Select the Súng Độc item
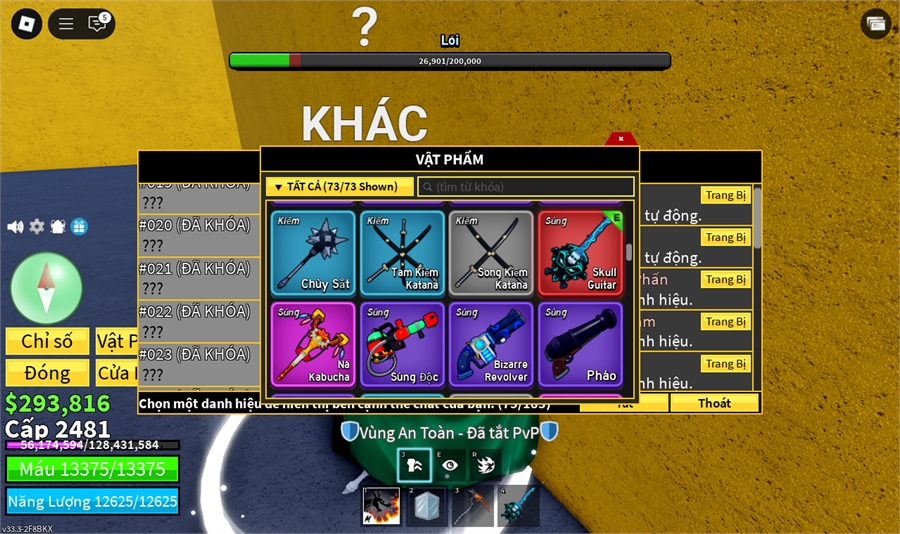Screen dimensions: 900x534 coord(402,345)
